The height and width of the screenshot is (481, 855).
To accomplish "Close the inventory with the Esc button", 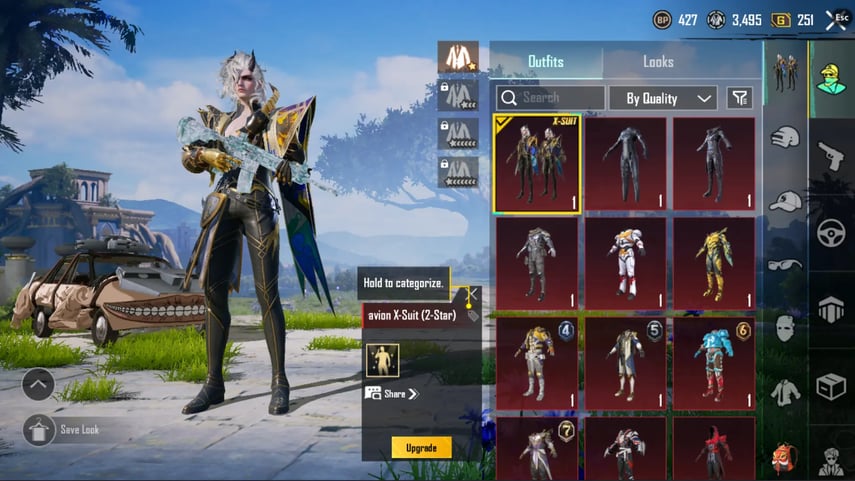I will [x=833, y=20].
